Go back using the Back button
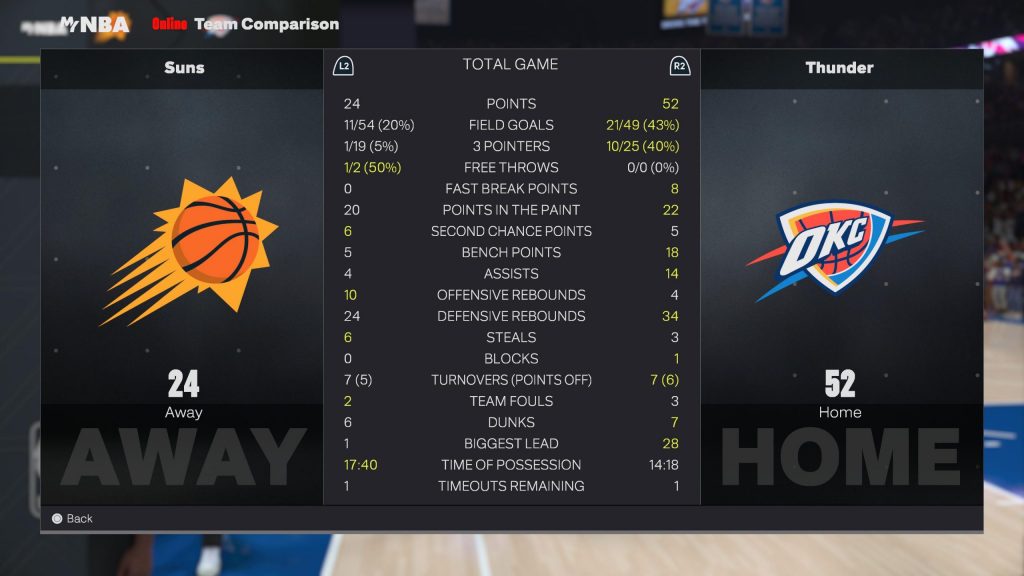 pyautogui.click(x=72, y=519)
